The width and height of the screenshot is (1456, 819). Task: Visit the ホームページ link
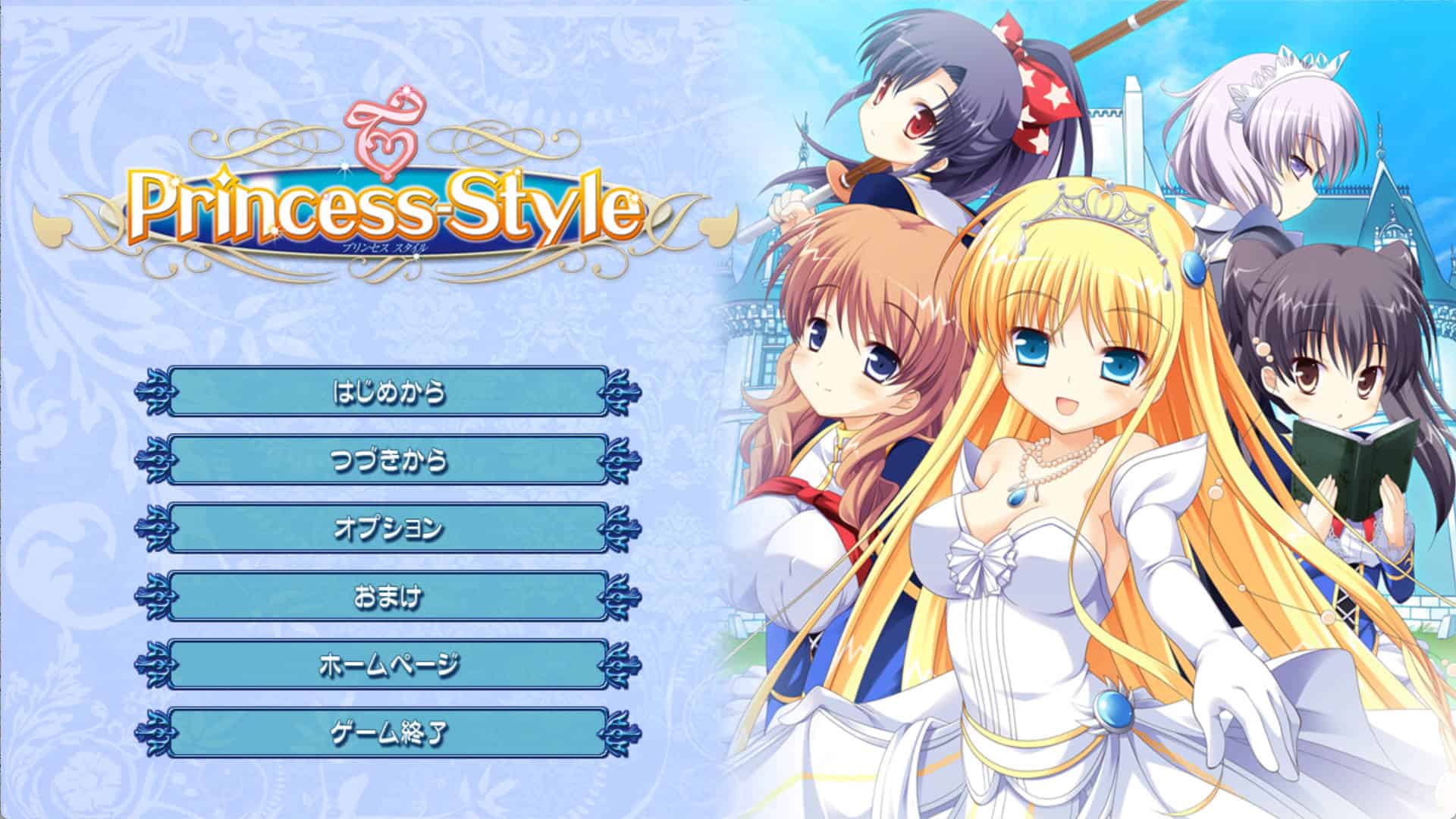(x=388, y=664)
